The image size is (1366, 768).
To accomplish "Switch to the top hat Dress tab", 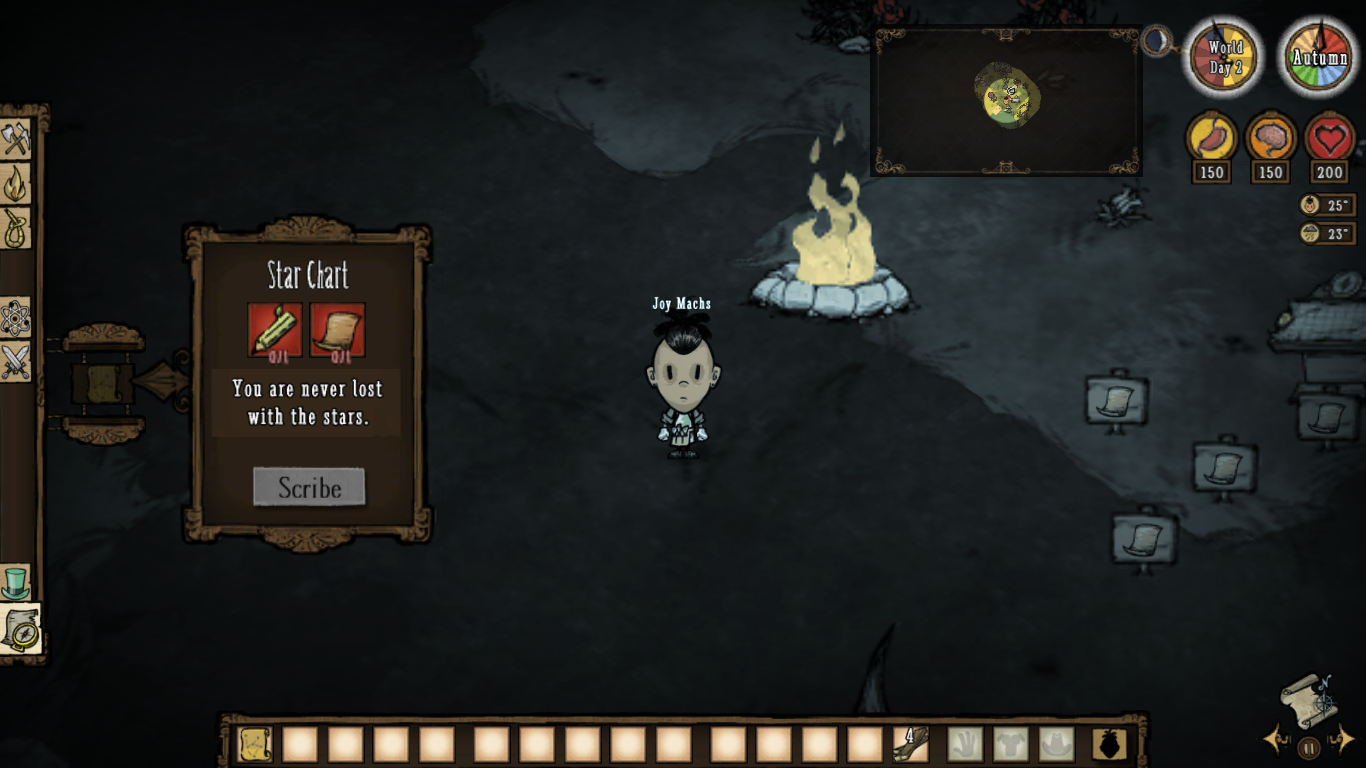I will (x=16, y=582).
